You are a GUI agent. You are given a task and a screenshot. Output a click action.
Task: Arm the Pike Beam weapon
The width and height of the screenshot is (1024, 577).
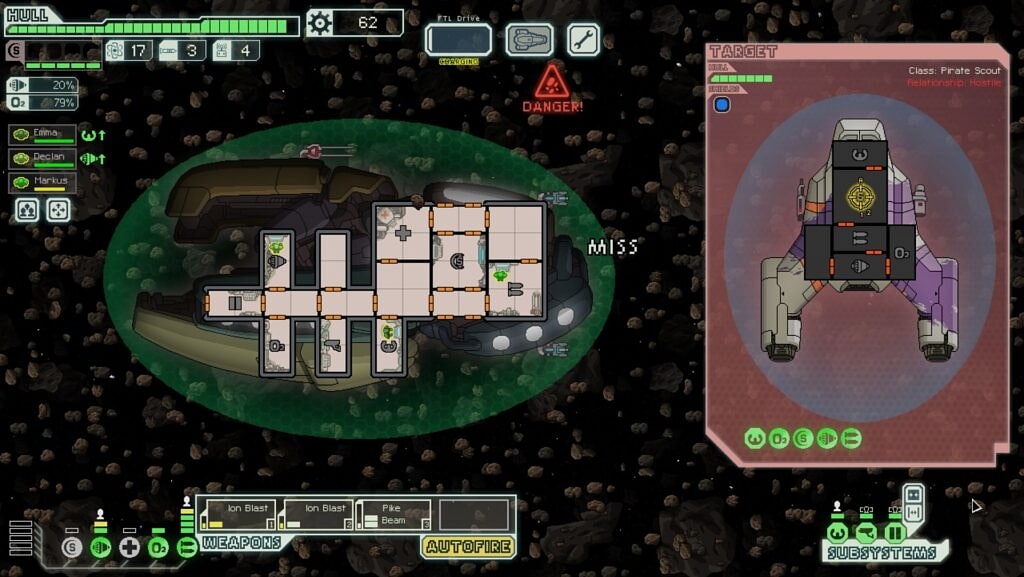pyautogui.click(x=395, y=514)
